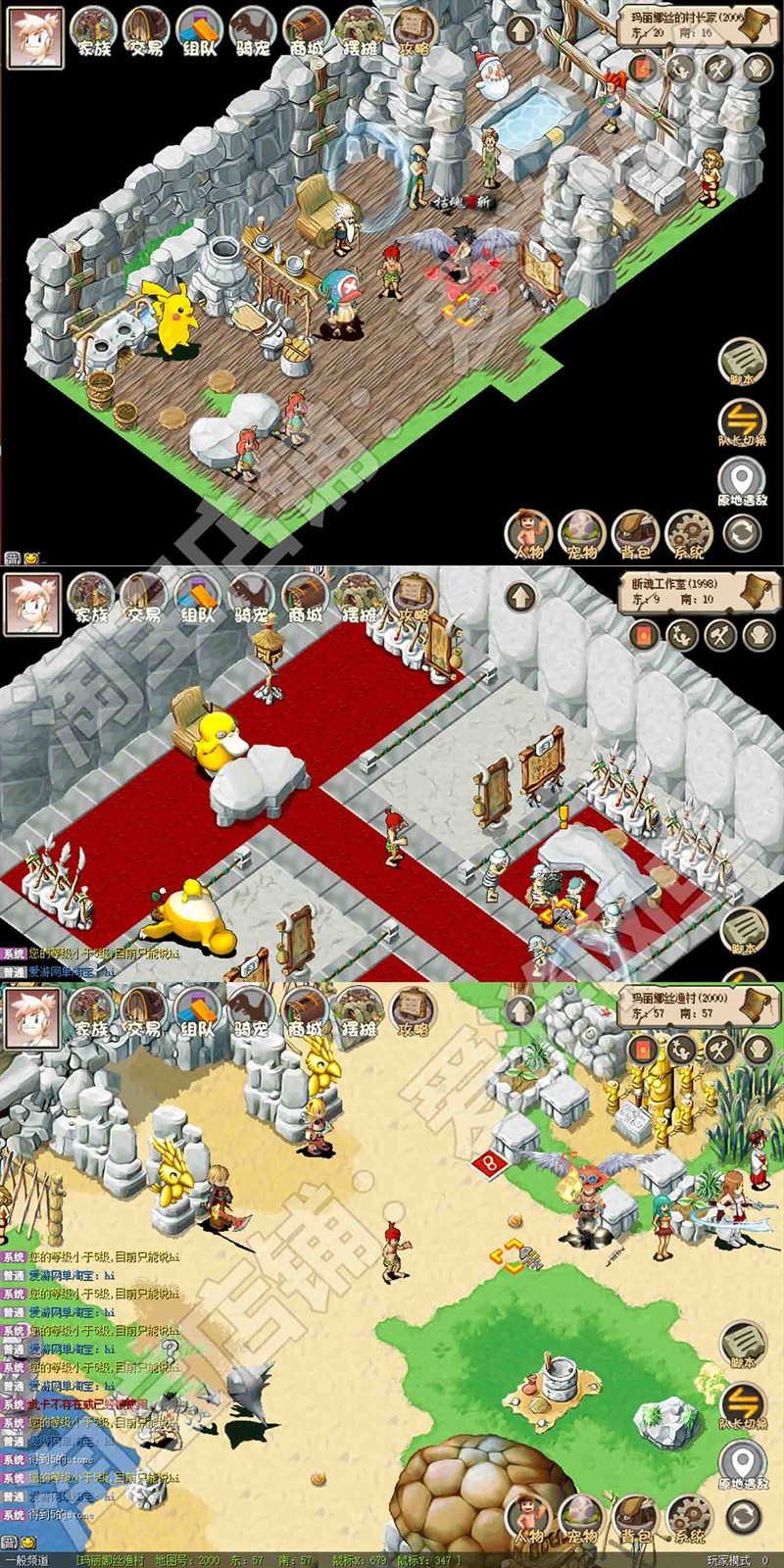Open 攻略 guide in the 村长家 screen
Screen dimensions: 784x1568
(415, 33)
